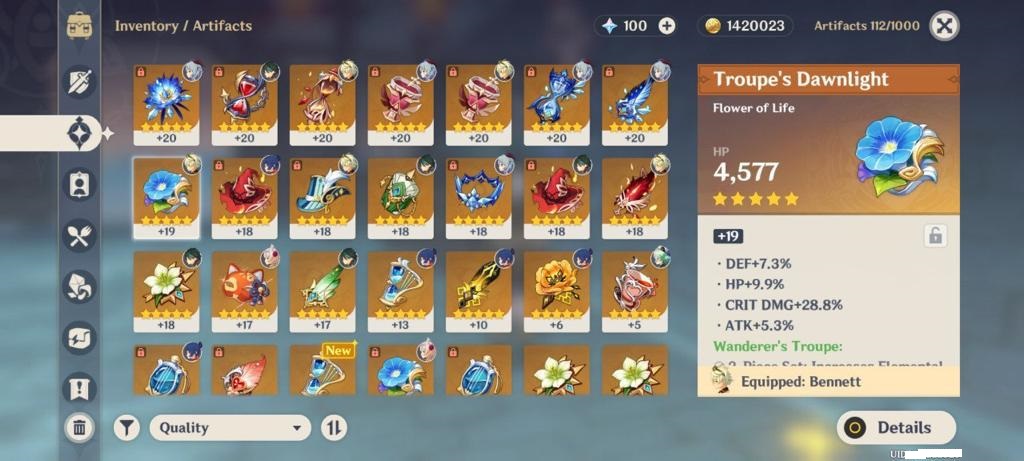Add primogems with the plus button

pos(666,26)
